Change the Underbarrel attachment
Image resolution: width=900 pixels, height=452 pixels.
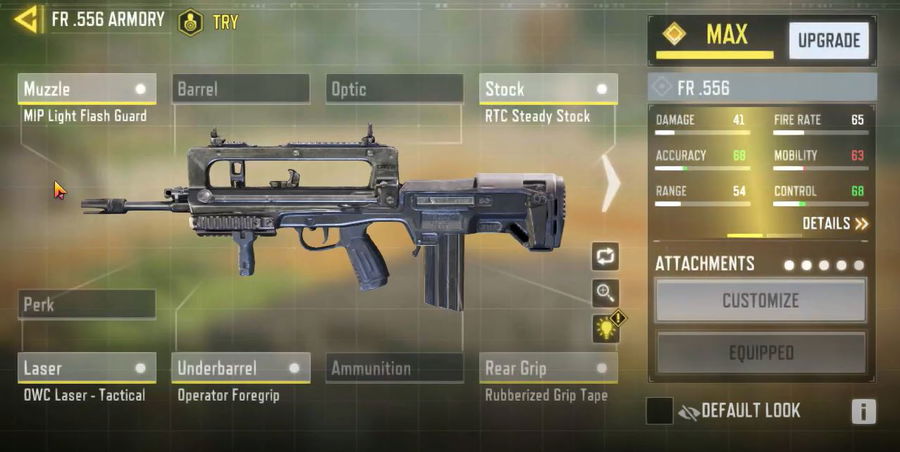click(240, 368)
